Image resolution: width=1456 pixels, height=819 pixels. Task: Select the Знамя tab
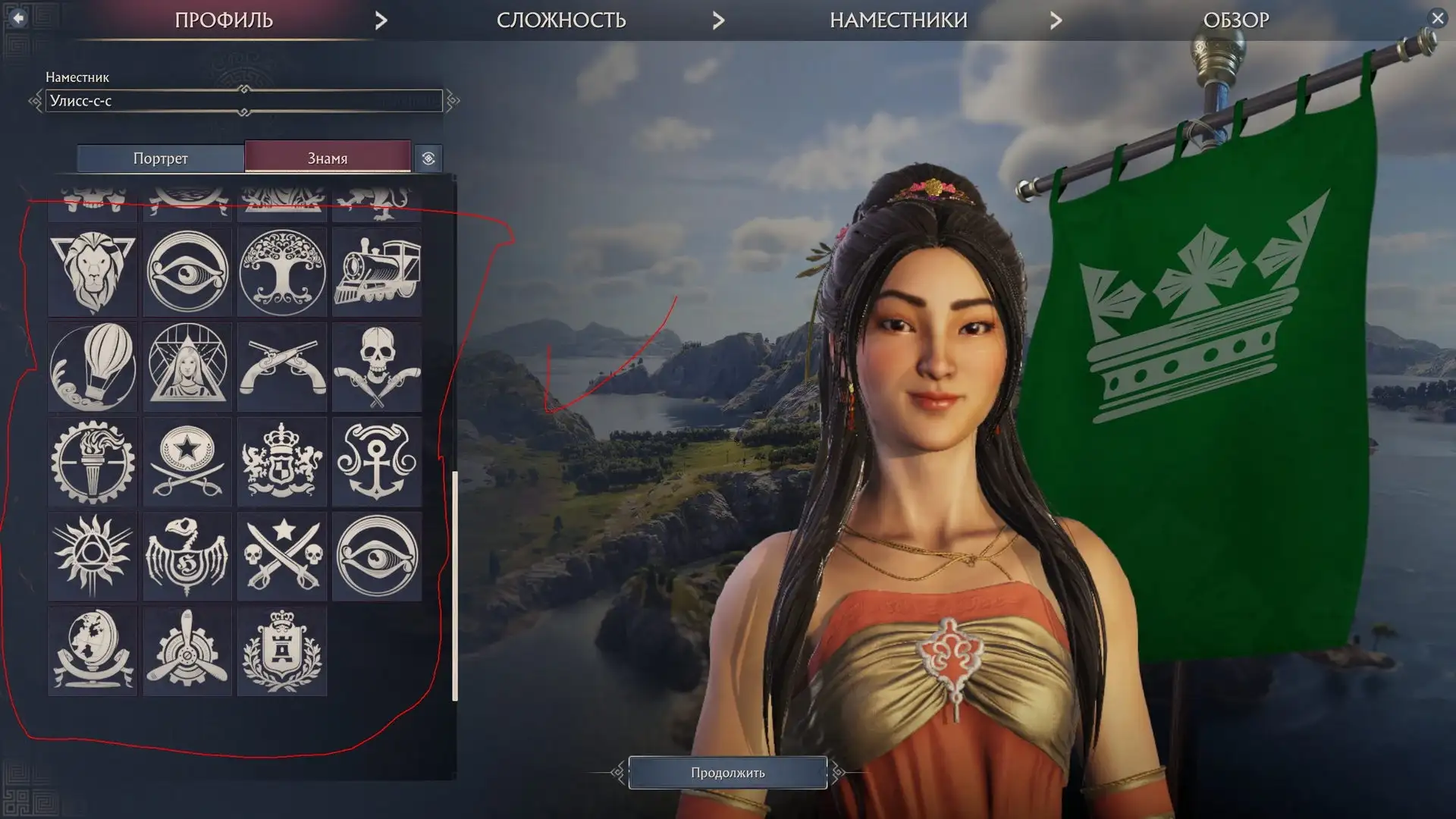tap(328, 158)
